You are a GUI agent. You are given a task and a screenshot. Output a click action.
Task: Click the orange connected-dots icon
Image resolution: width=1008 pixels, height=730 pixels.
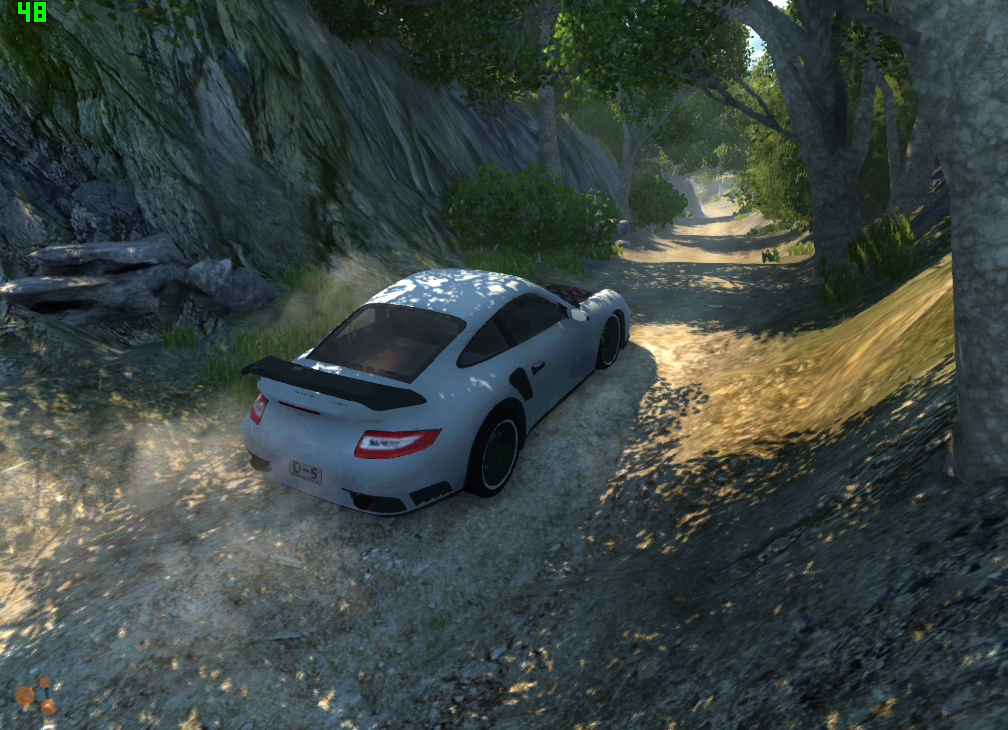[x=36, y=696]
